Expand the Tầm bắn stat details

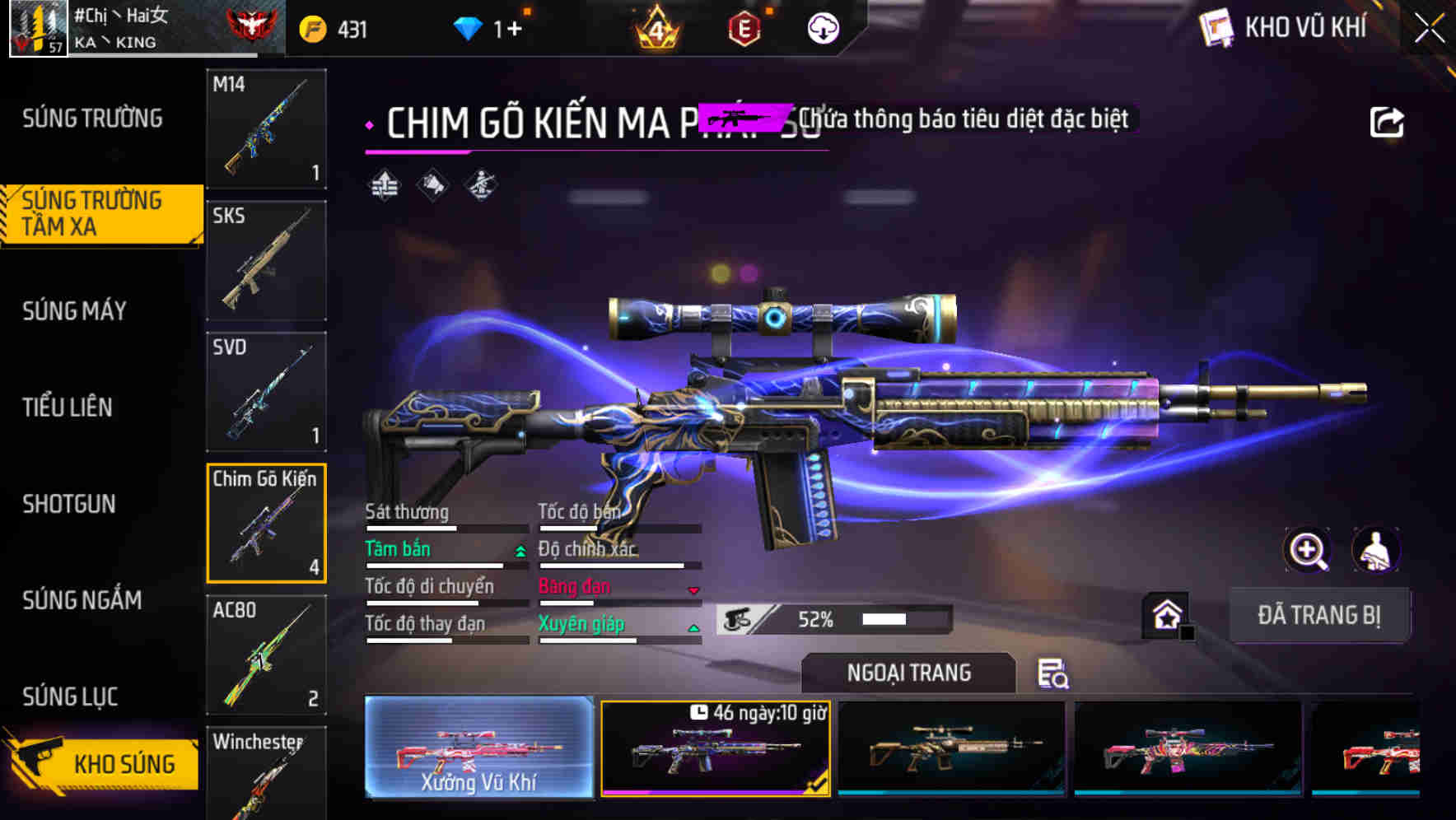tap(520, 550)
